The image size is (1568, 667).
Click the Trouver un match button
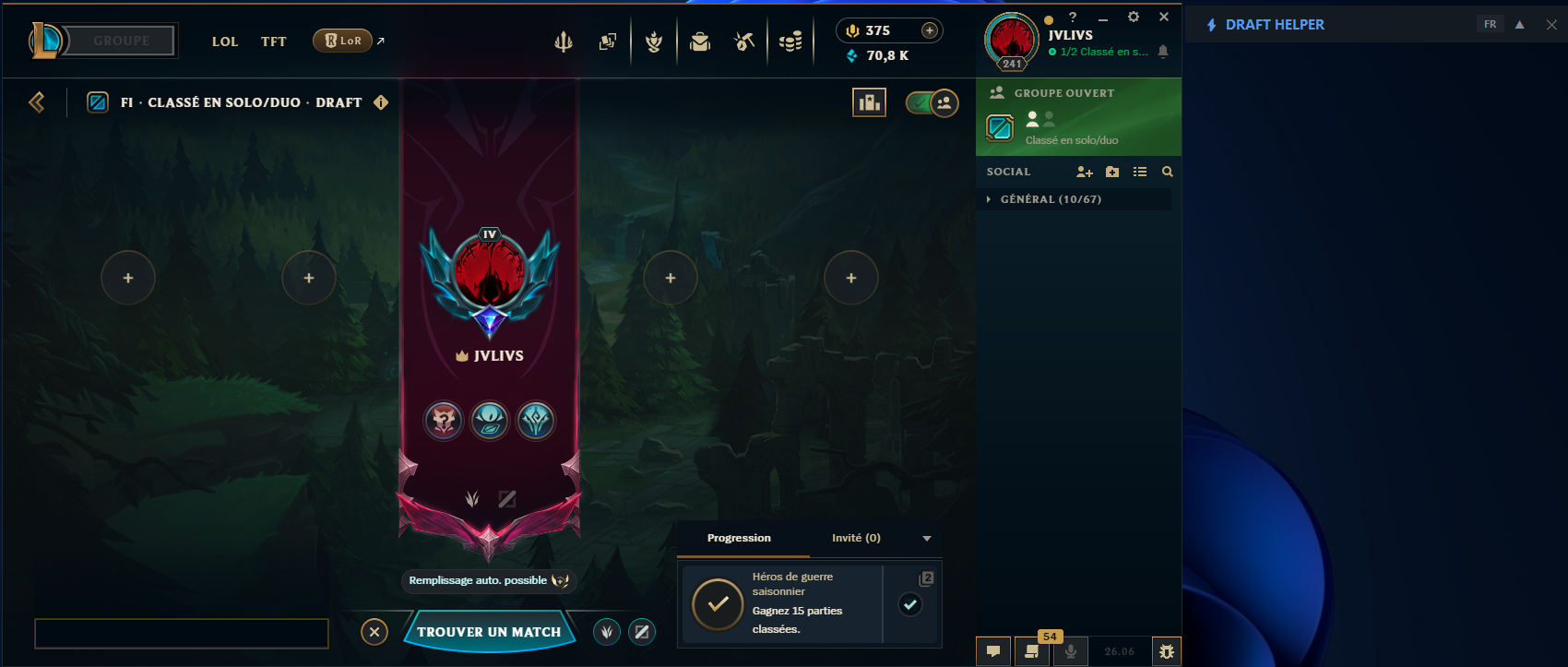coord(489,632)
